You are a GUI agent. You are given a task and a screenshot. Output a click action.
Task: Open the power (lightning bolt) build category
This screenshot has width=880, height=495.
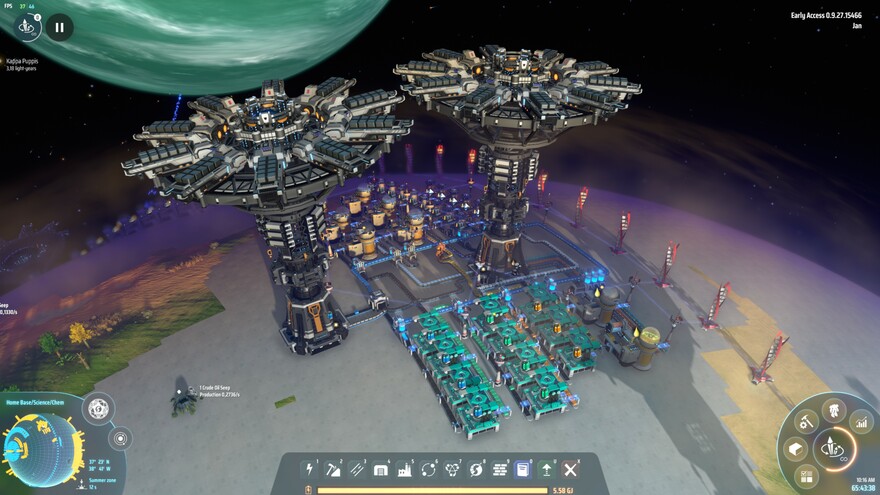pos(309,469)
